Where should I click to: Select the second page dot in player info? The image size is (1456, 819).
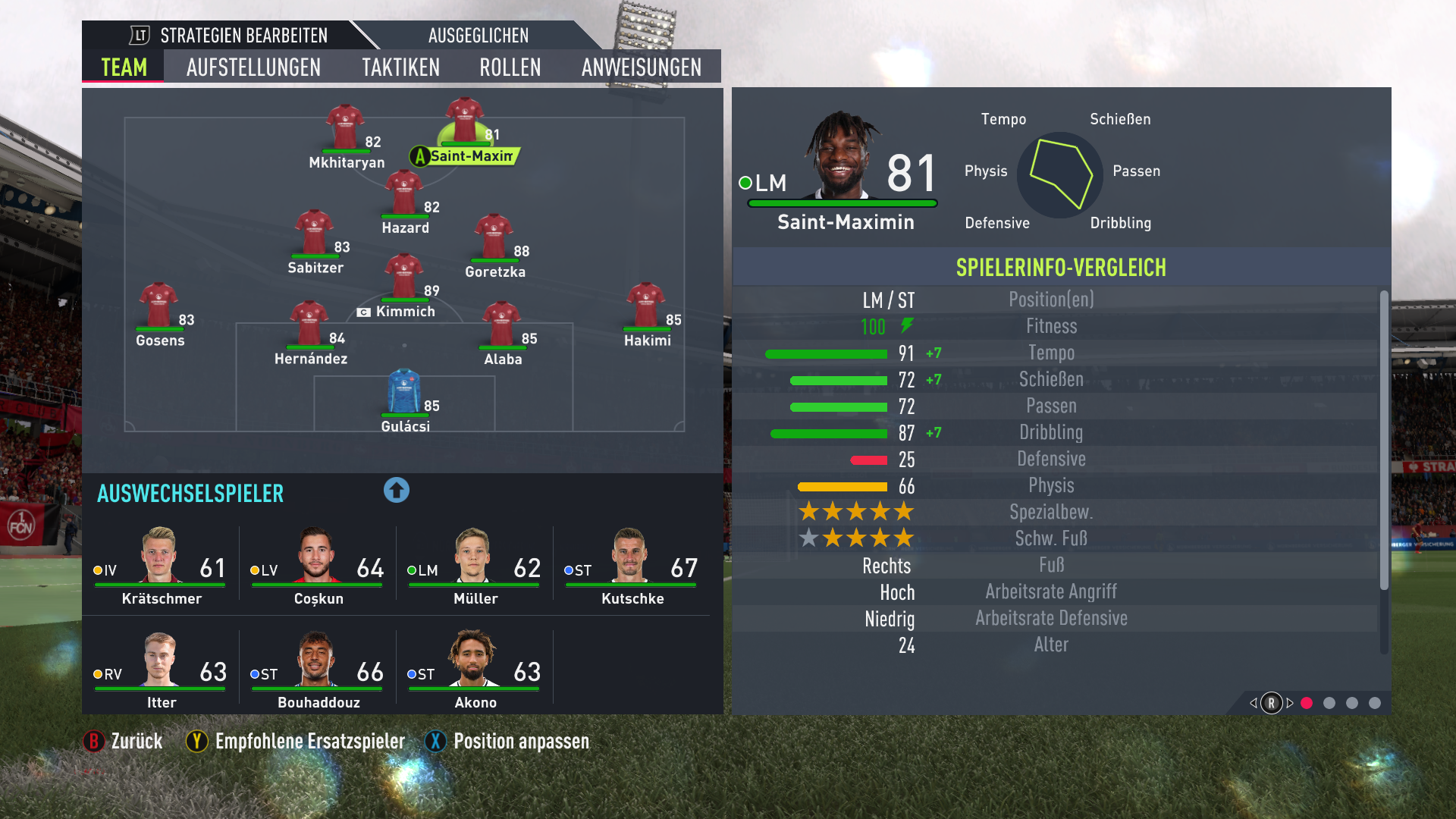pos(1329,703)
